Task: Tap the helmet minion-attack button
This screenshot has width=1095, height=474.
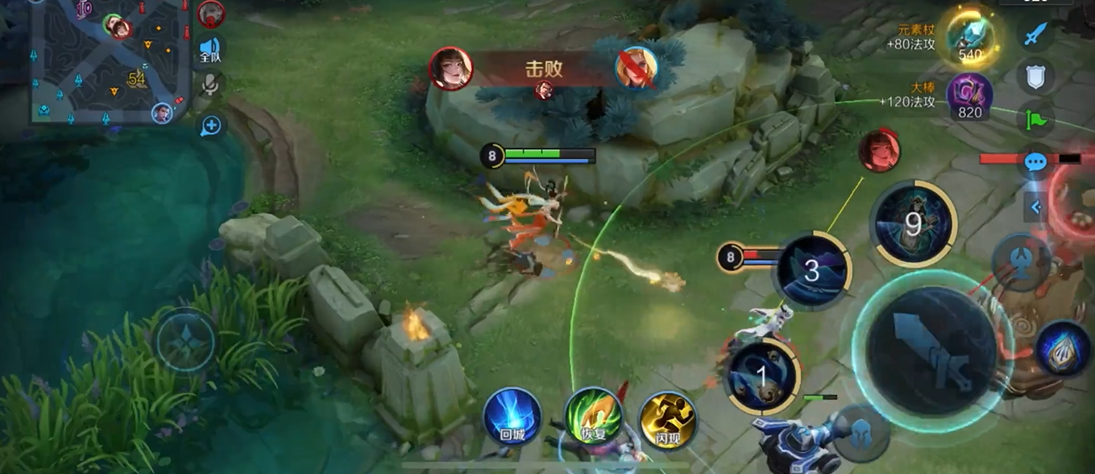Action: (862, 432)
